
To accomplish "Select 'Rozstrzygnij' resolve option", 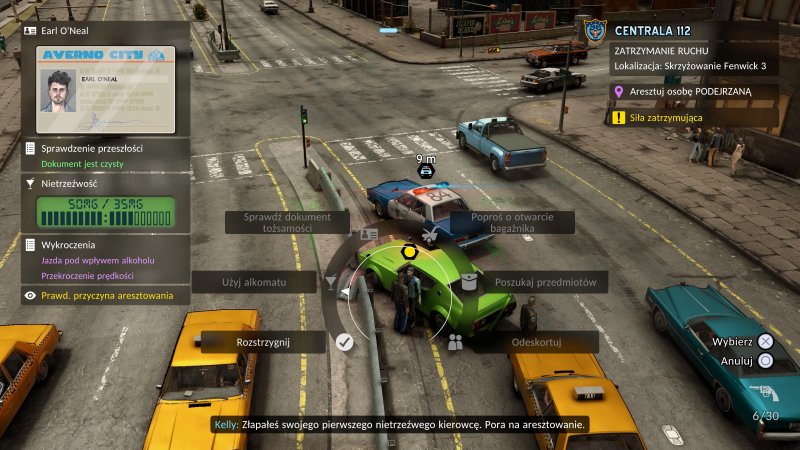I will [x=263, y=342].
